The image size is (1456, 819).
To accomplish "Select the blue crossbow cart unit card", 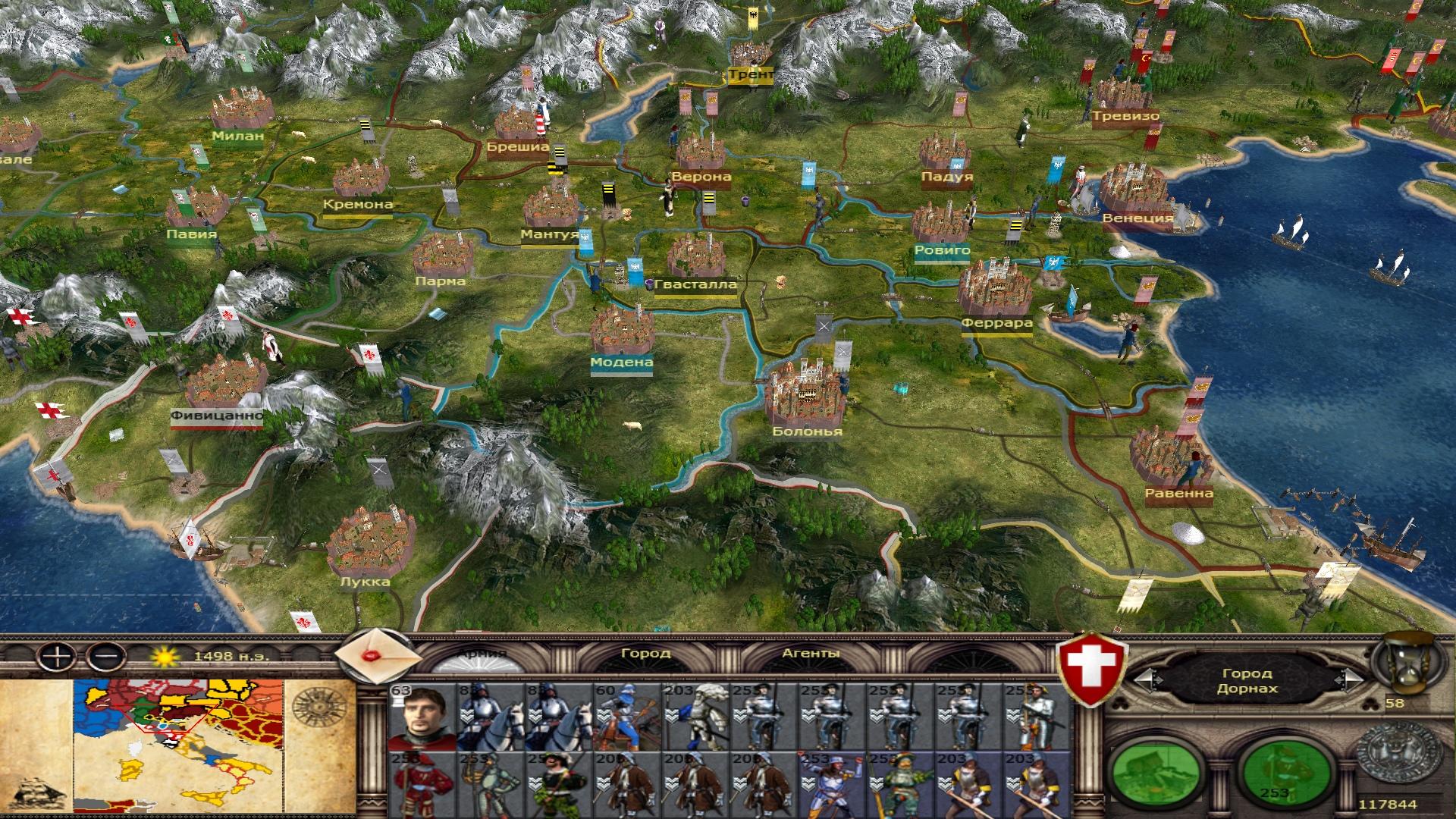I will pos(627,717).
